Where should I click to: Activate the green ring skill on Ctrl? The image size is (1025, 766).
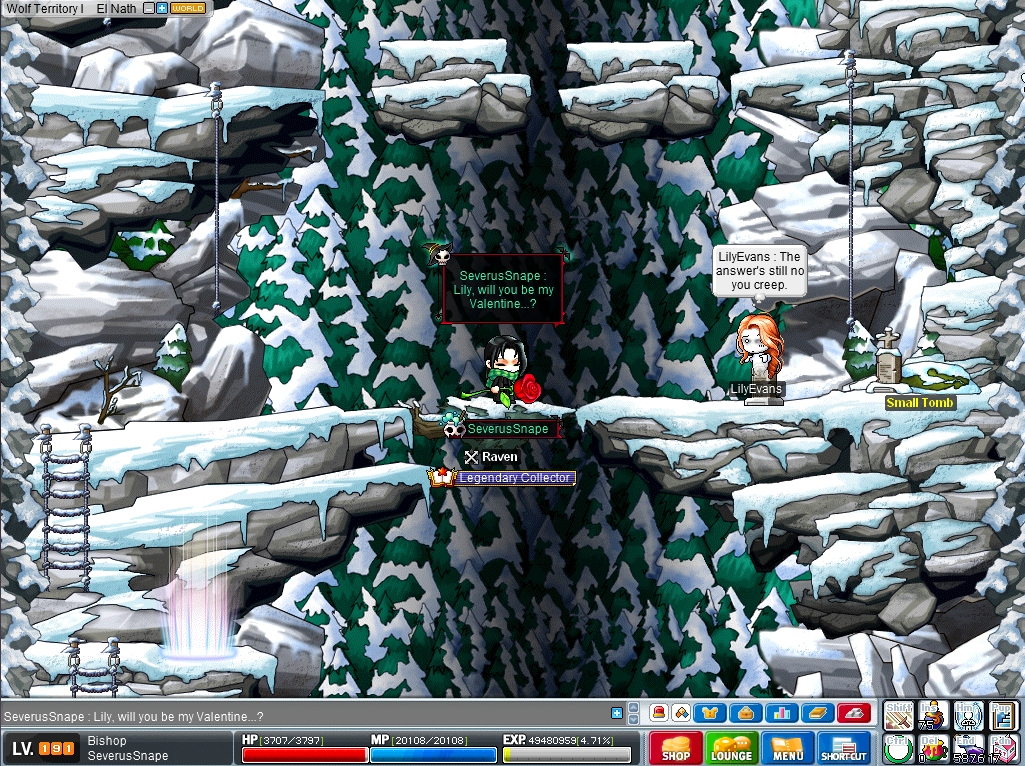898,748
